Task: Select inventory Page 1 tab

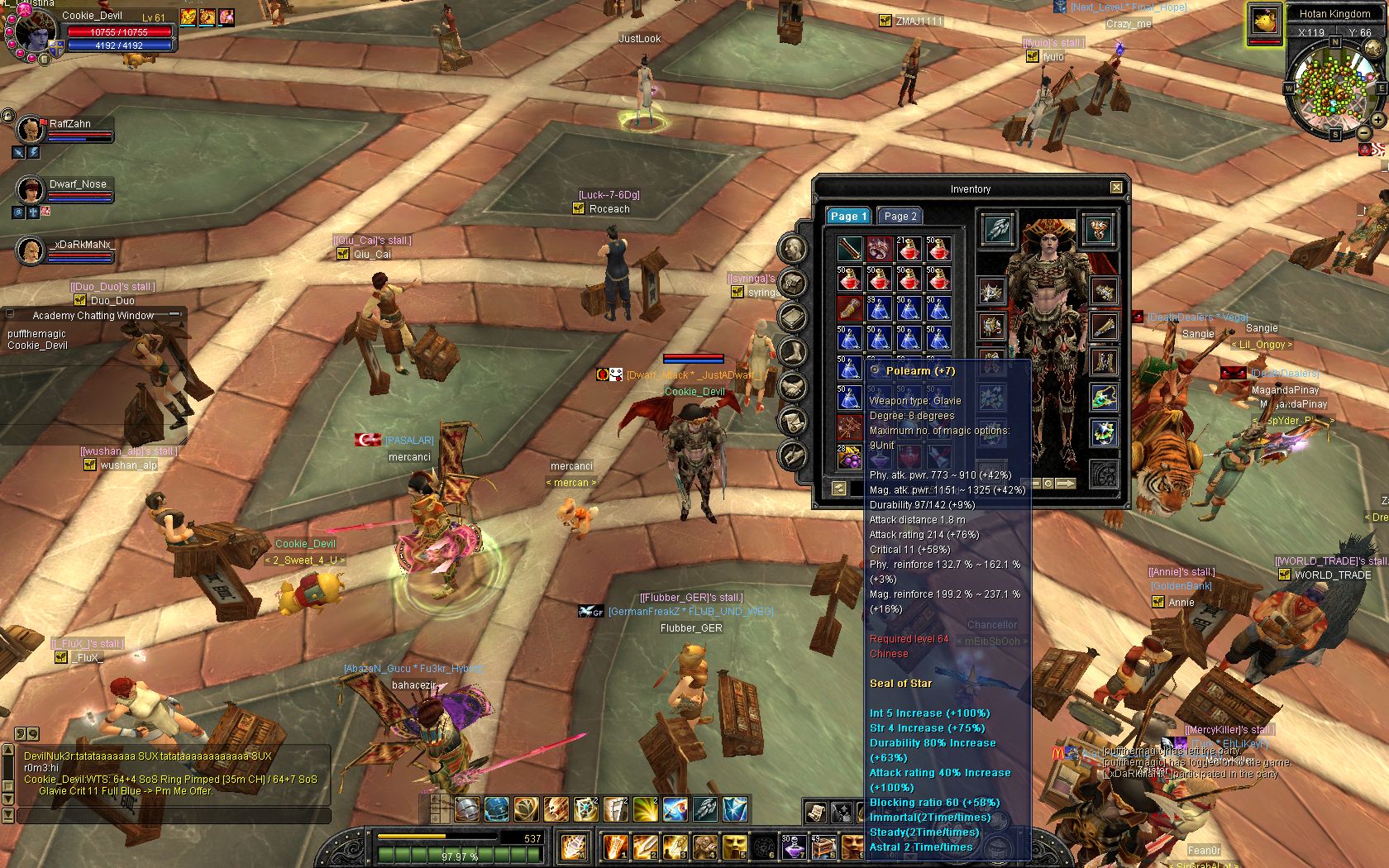Action: pyautogui.click(x=848, y=217)
